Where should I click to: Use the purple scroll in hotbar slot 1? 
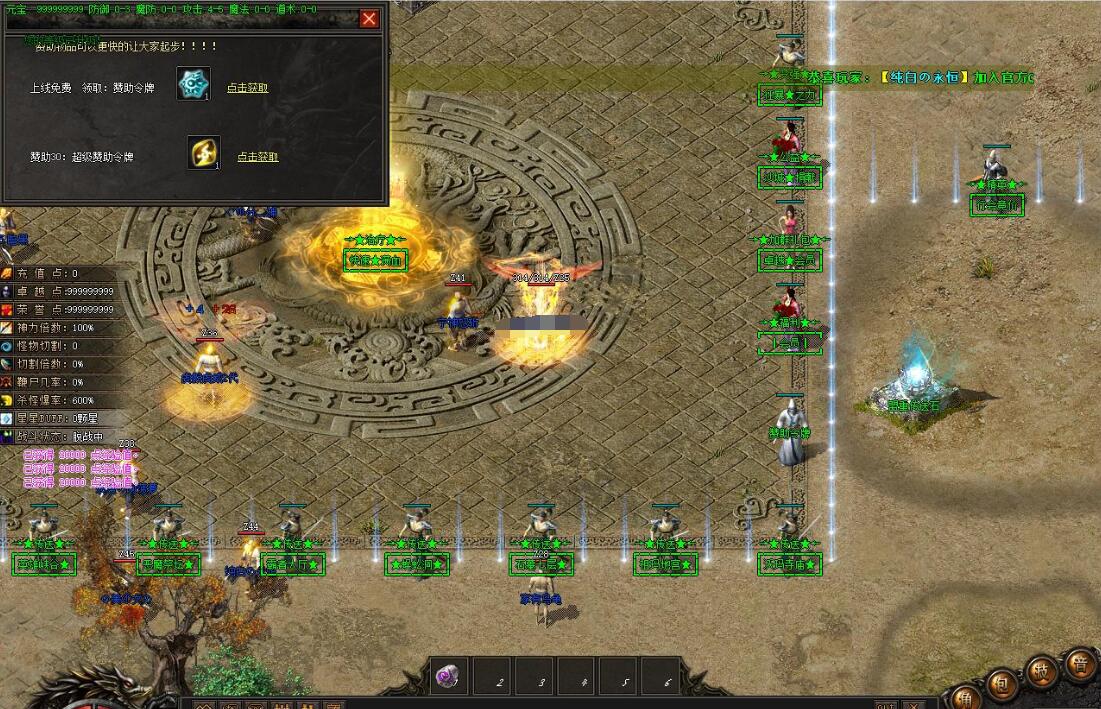(448, 677)
